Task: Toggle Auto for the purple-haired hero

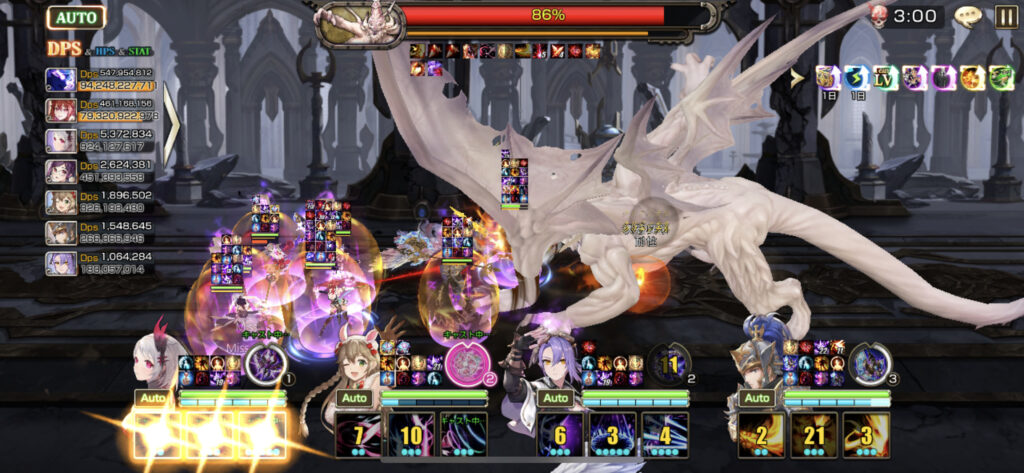Action: 557,397
